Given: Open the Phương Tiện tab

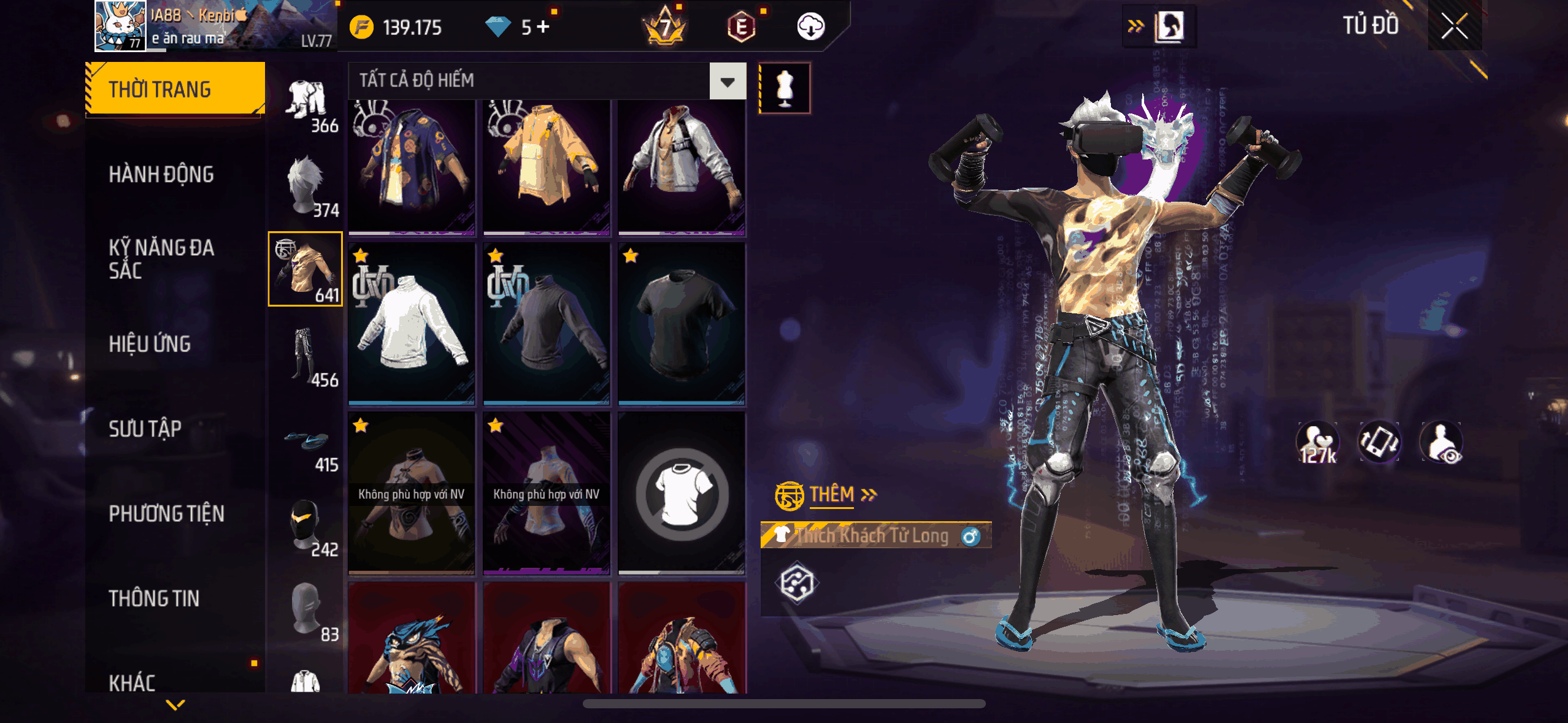Looking at the screenshot, I should (x=166, y=514).
